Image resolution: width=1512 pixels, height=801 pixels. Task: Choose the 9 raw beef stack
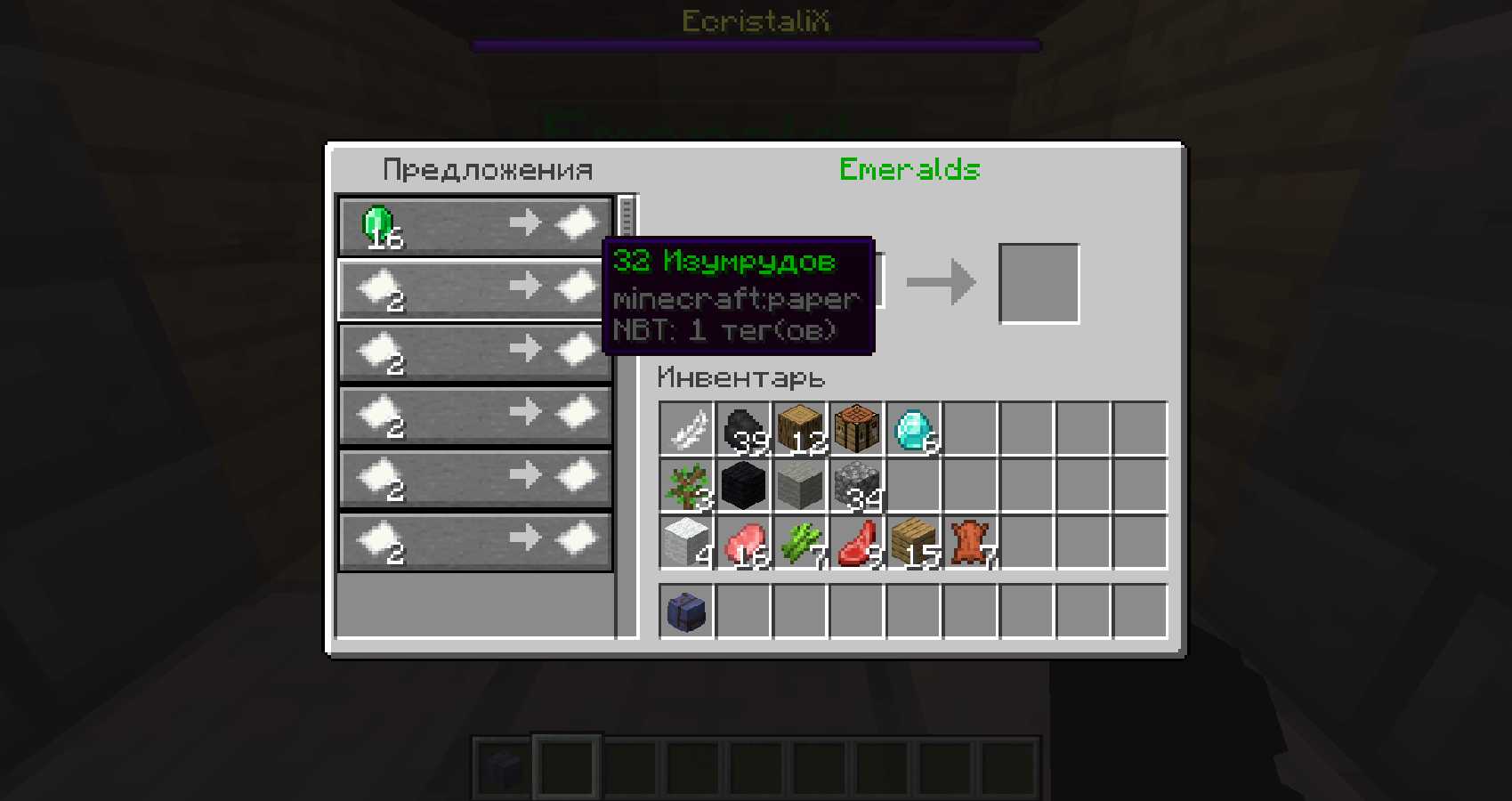(857, 542)
